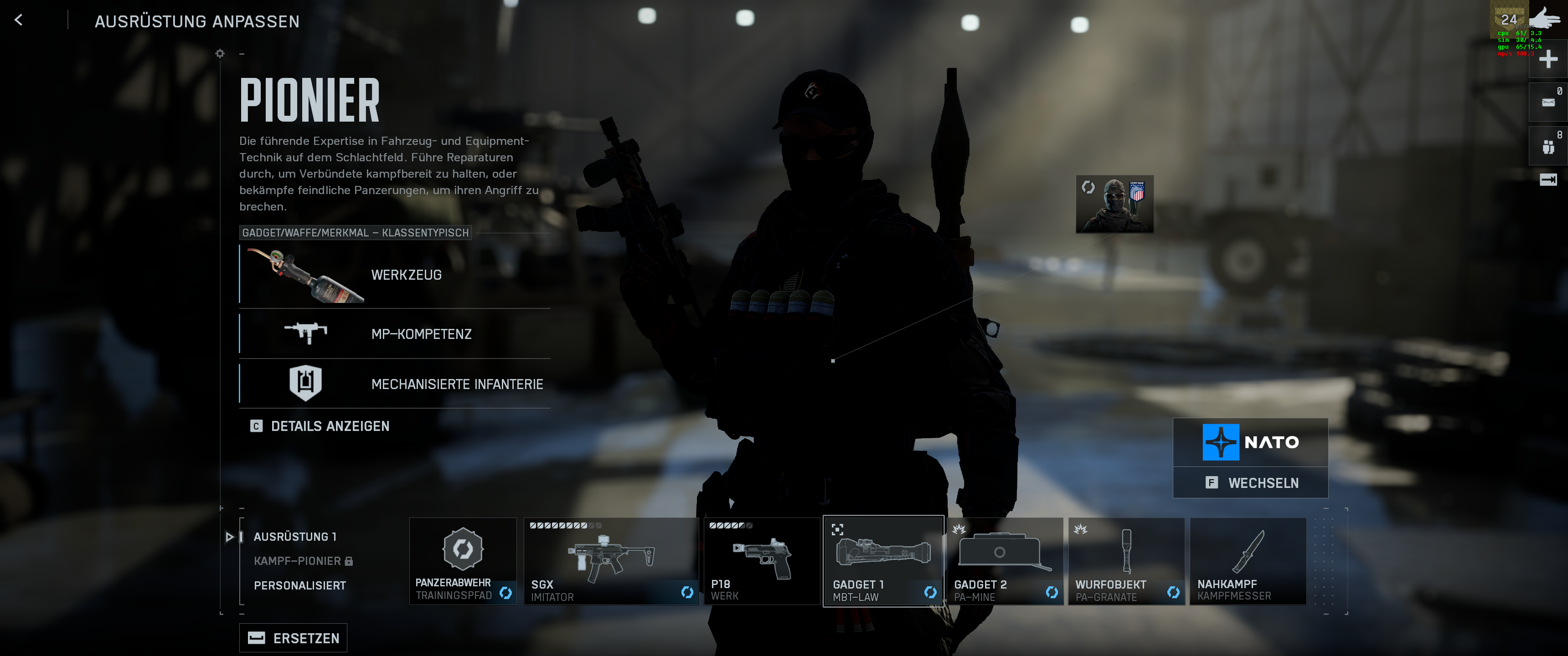Click the soldier skin portrait thumbnail
The width and height of the screenshot is (1568, 656).
coord(1114,205)
